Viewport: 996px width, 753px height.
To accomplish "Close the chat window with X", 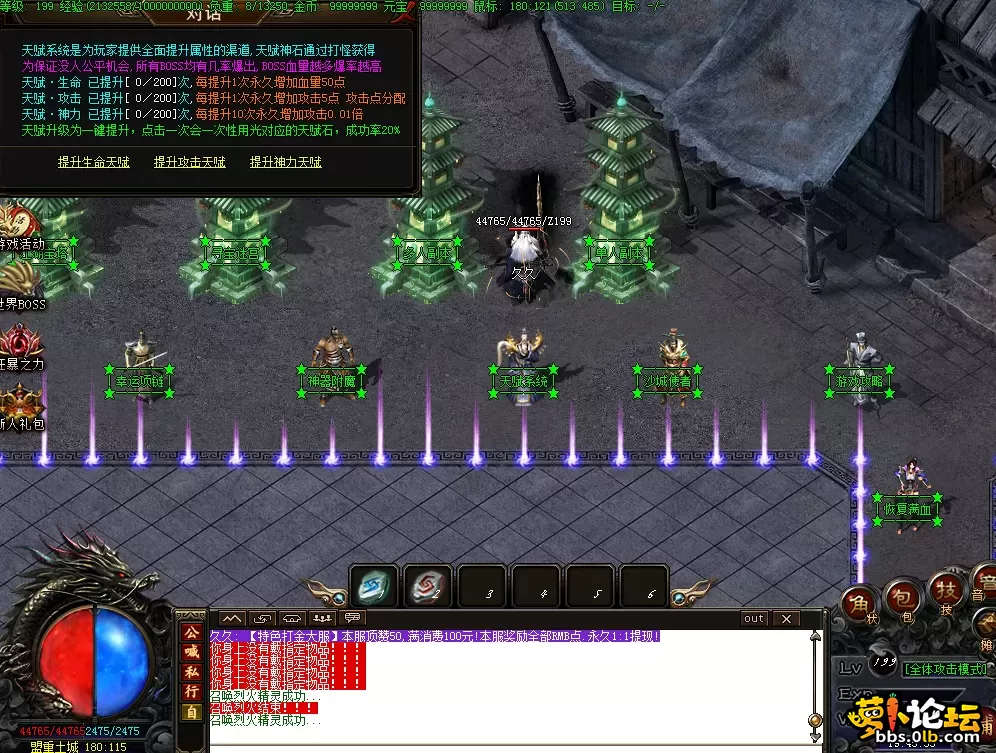I will [x=787, y=619].
